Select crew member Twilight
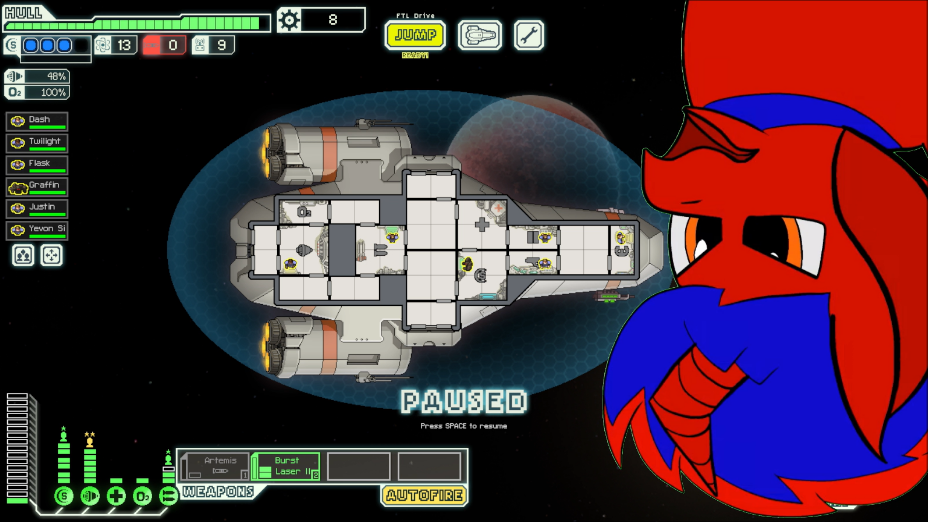 [x=37, y=143]
